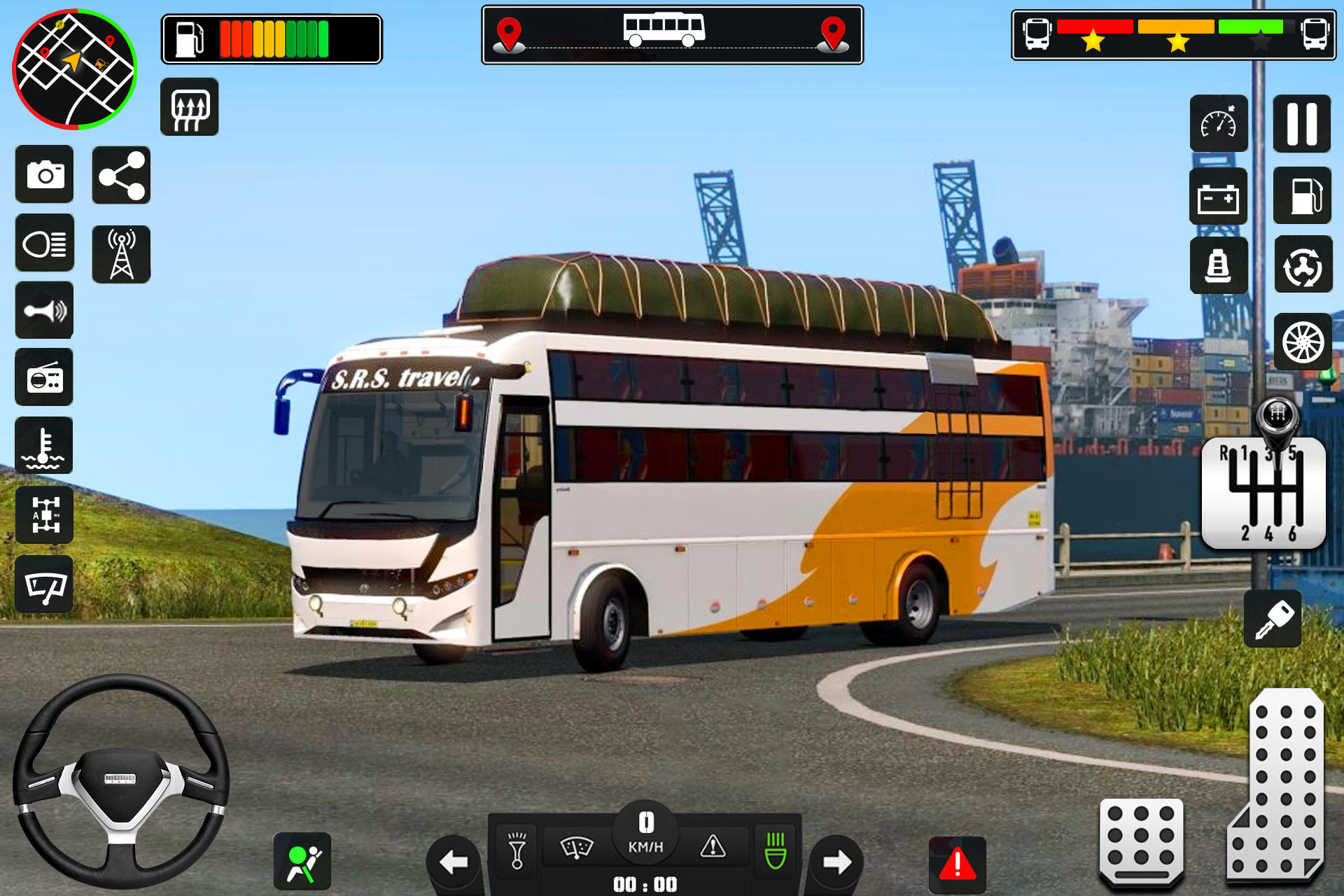Honk the horn button

pyautogui.click(x=45, y=310)
